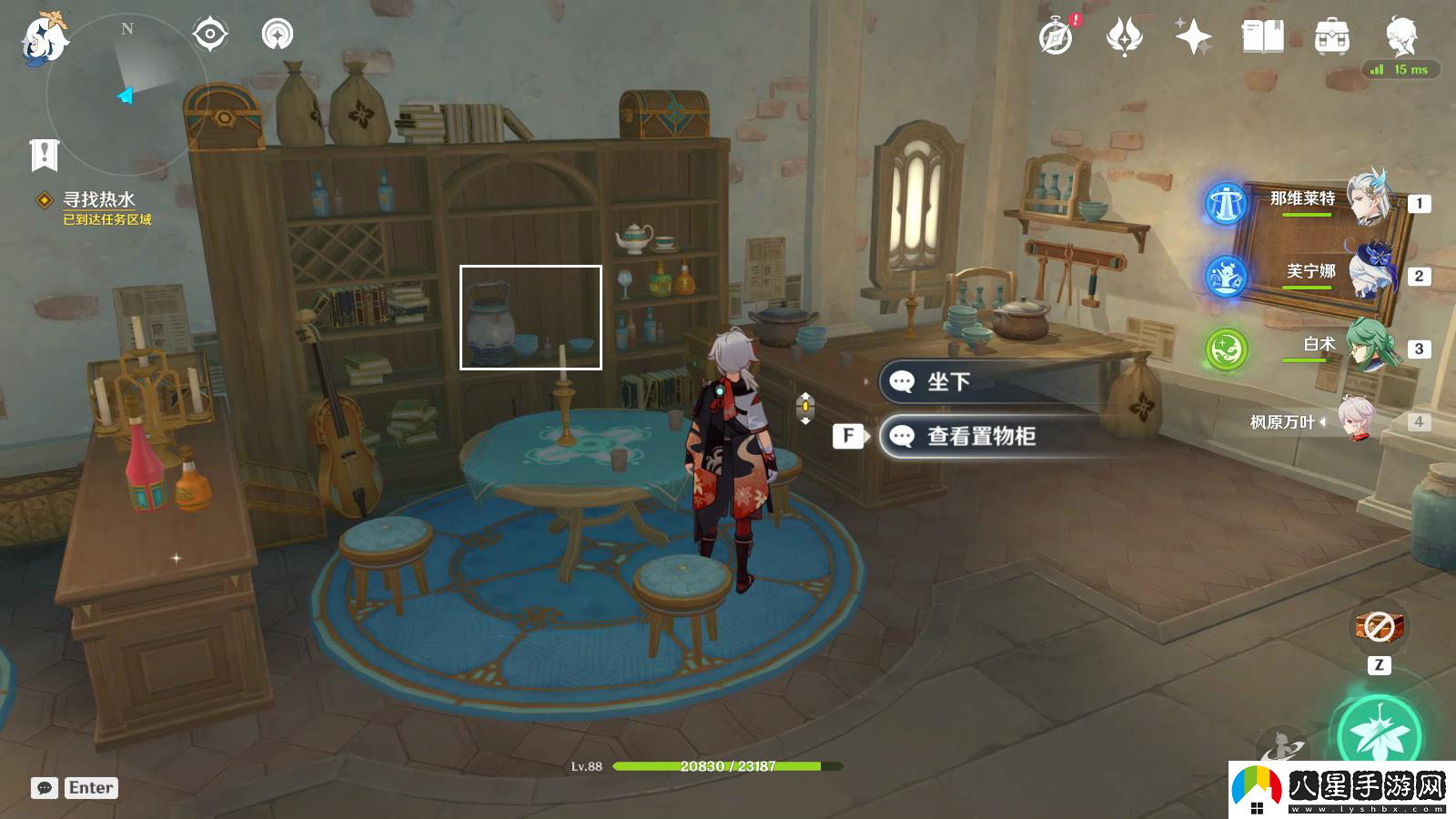
Task: Open the character profile icon
Action: click(x=1400, y=37)
